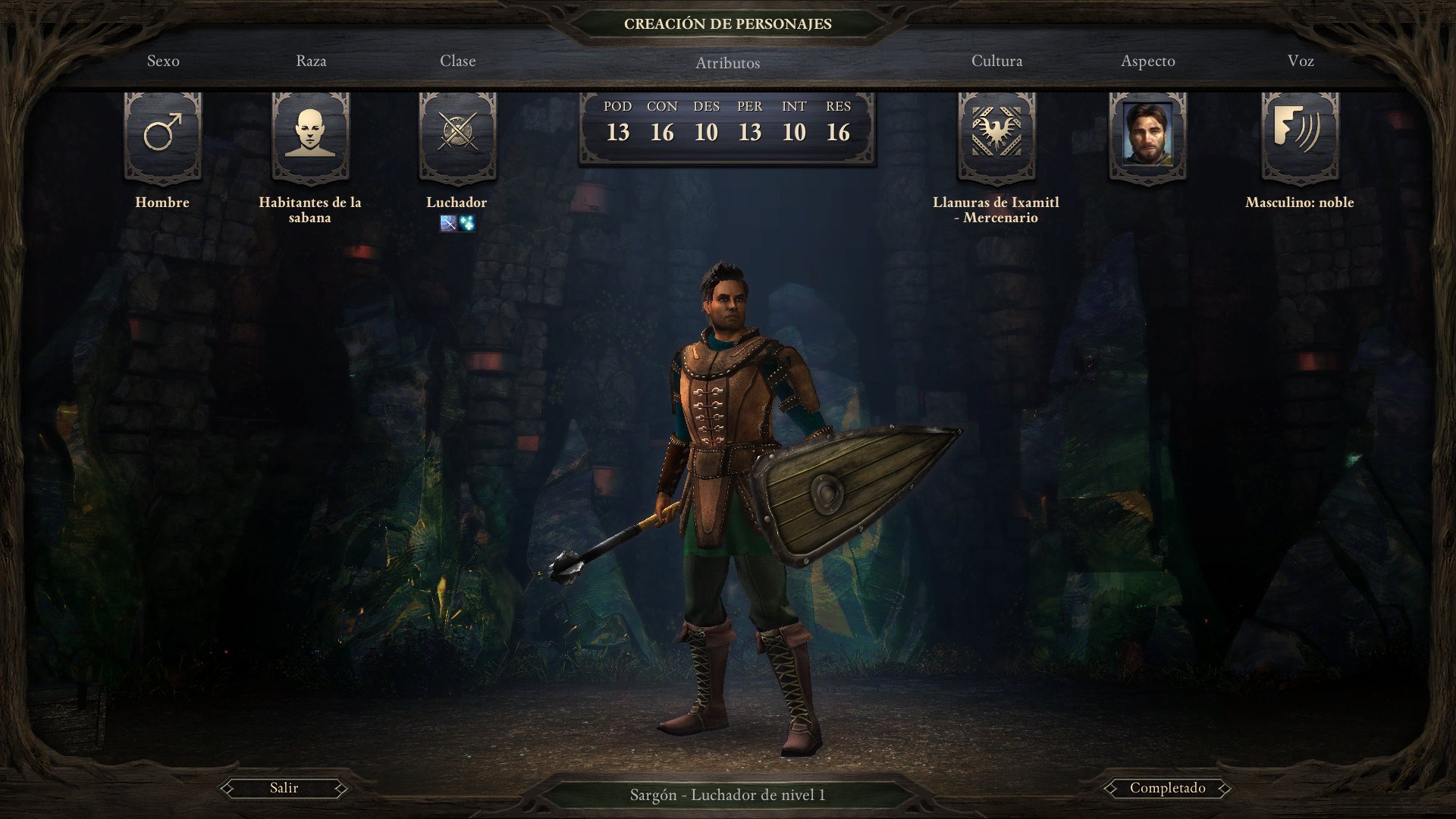Switch to the Atributos section header
This screenshot has height=819, width=1456.
[727, 63]
